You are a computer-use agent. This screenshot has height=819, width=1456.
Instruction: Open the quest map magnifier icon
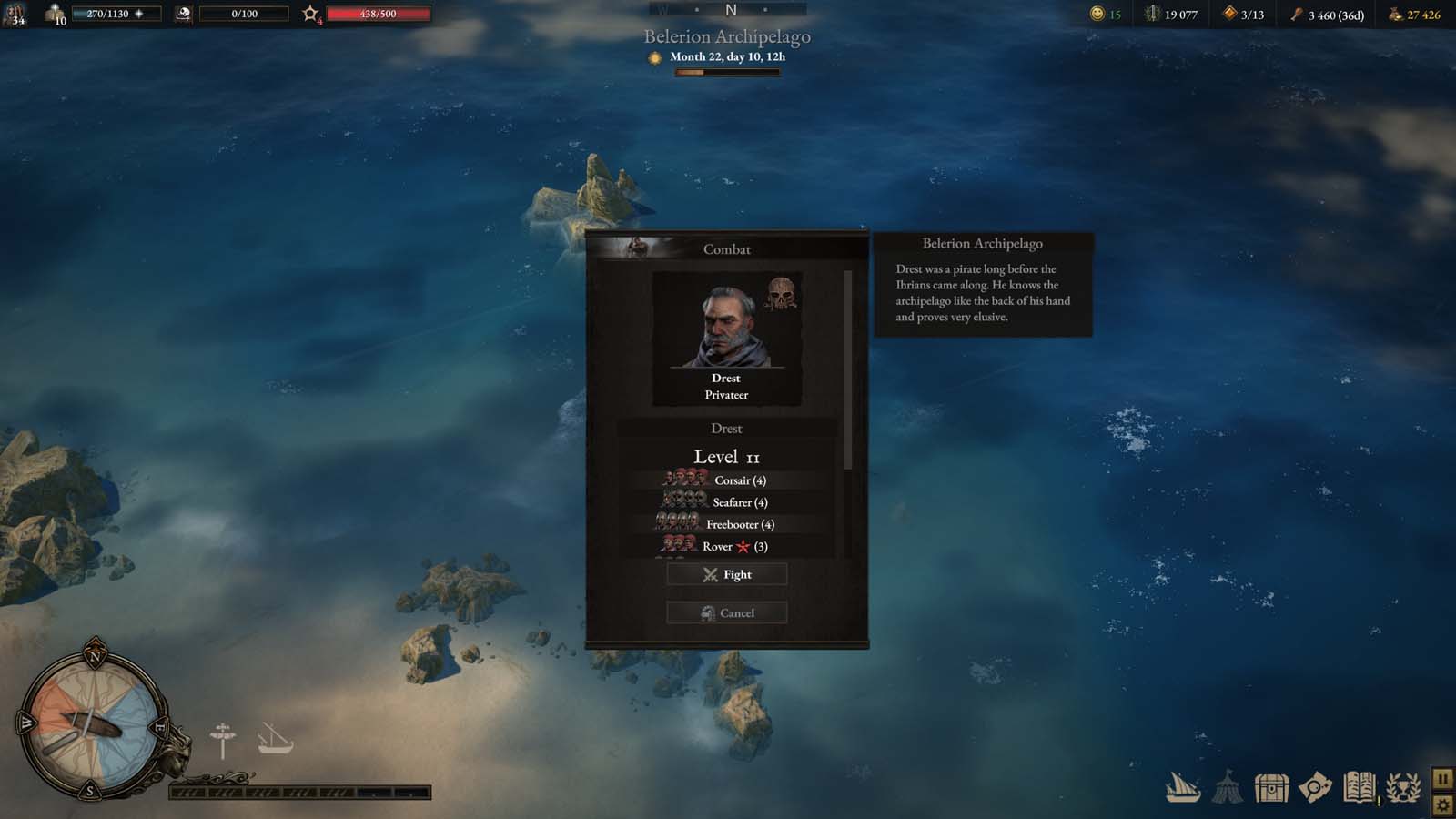pos(1313,784)
